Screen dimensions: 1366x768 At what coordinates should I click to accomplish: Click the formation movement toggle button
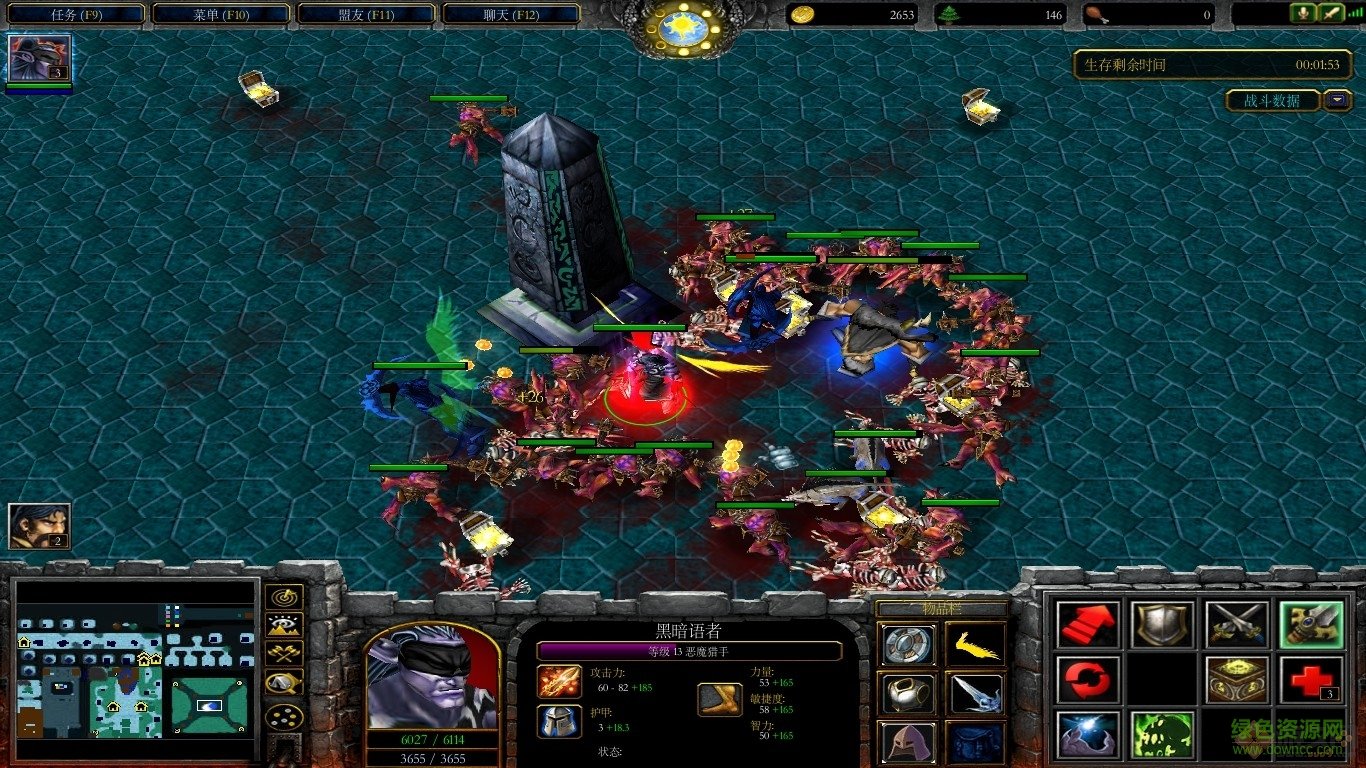[x=284, y=716]
